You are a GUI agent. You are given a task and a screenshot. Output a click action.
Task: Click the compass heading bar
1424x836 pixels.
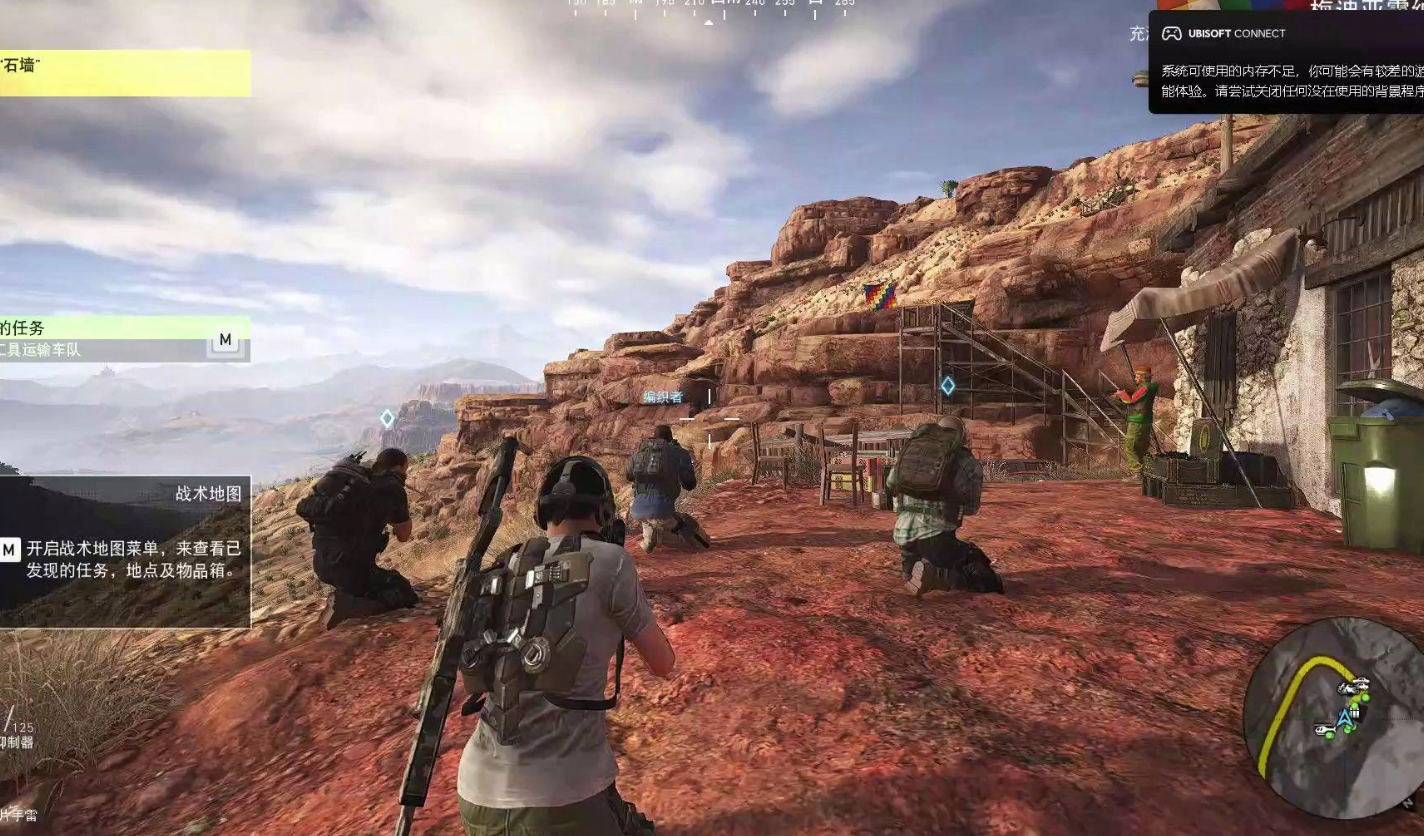pyautogui.click(x=710, y=8)
